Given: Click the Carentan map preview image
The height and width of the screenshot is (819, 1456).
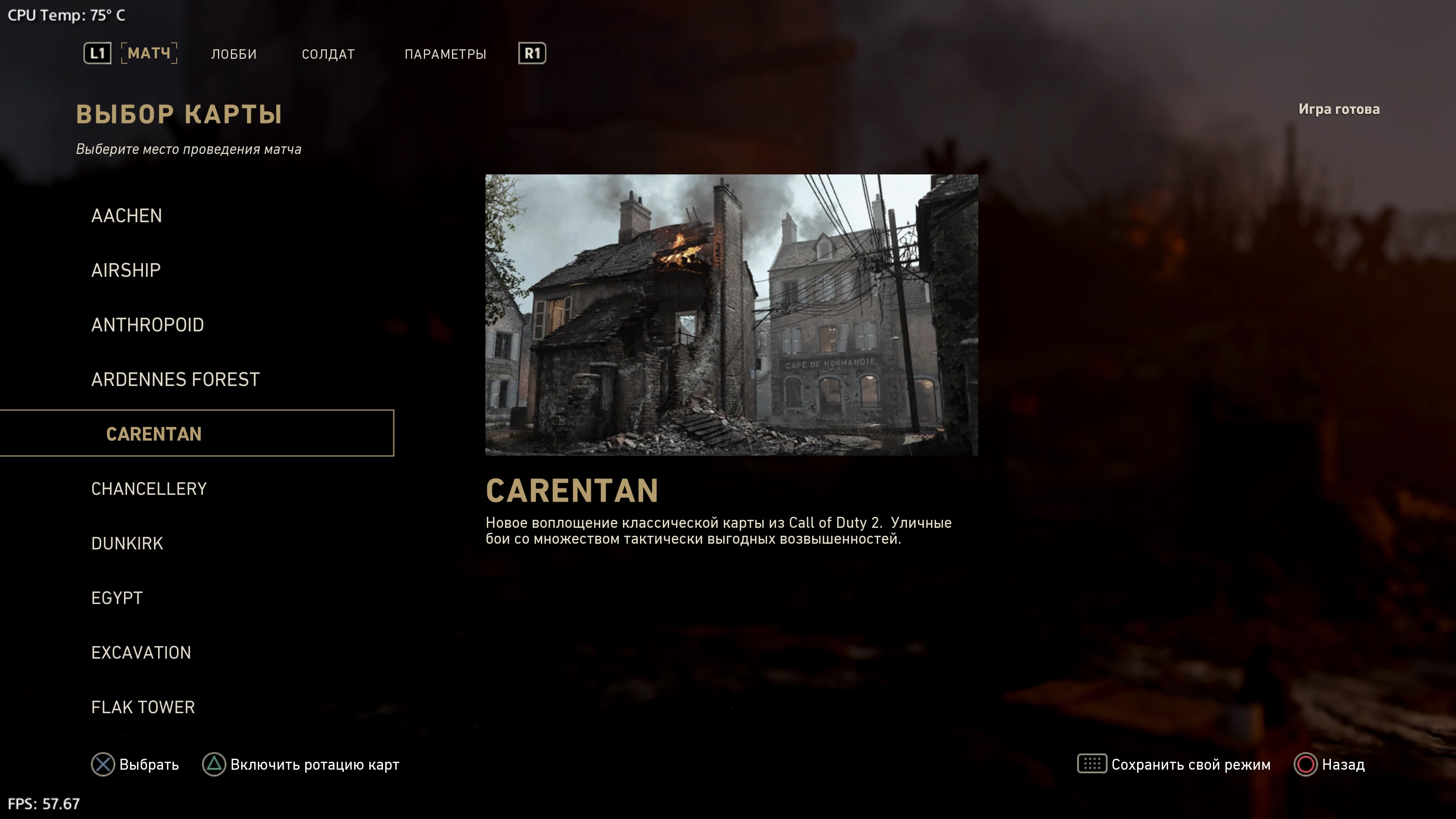Looking at the screenshot, I should (731, 315).
